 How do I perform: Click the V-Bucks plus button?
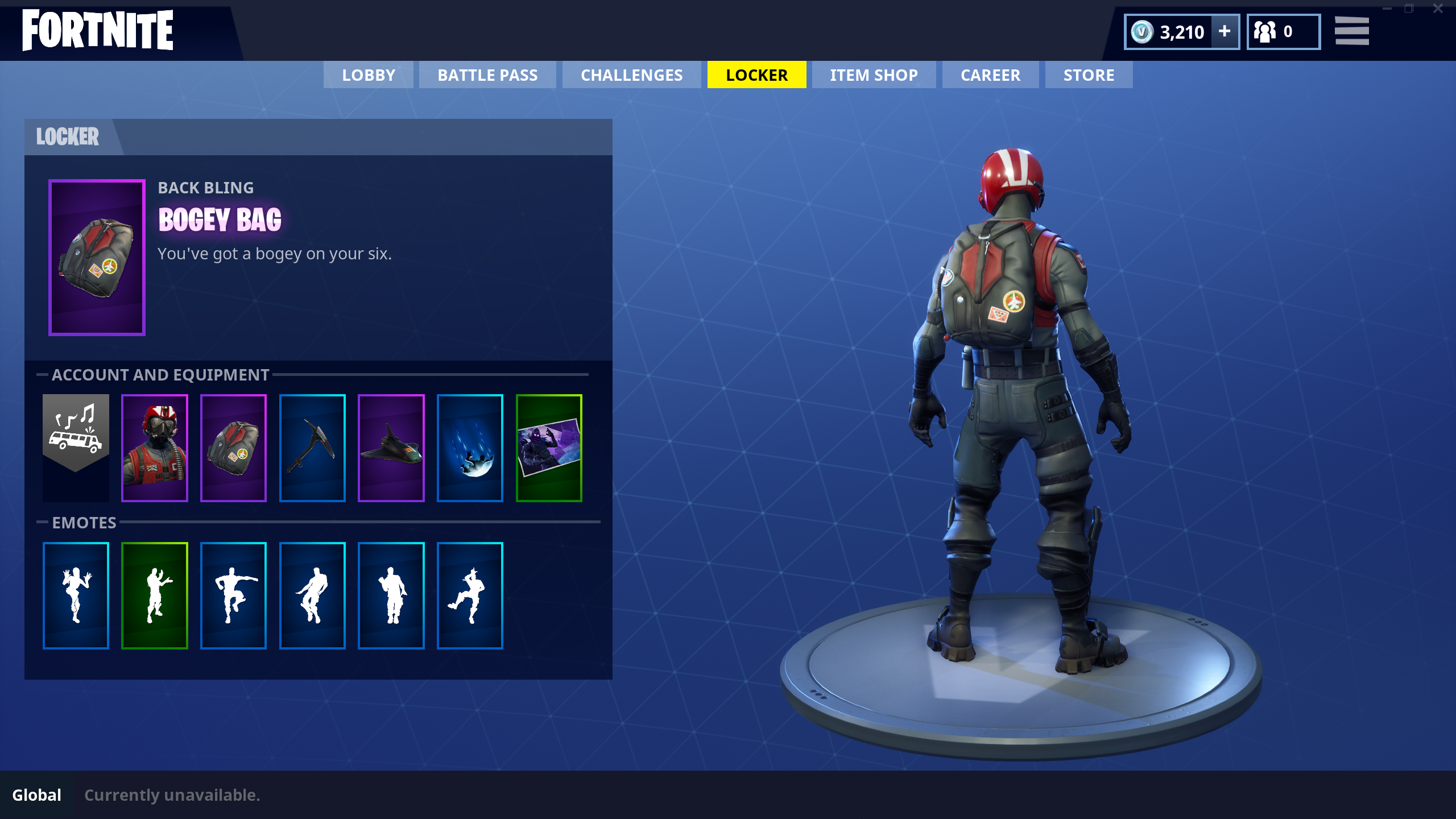[1224, 32]
